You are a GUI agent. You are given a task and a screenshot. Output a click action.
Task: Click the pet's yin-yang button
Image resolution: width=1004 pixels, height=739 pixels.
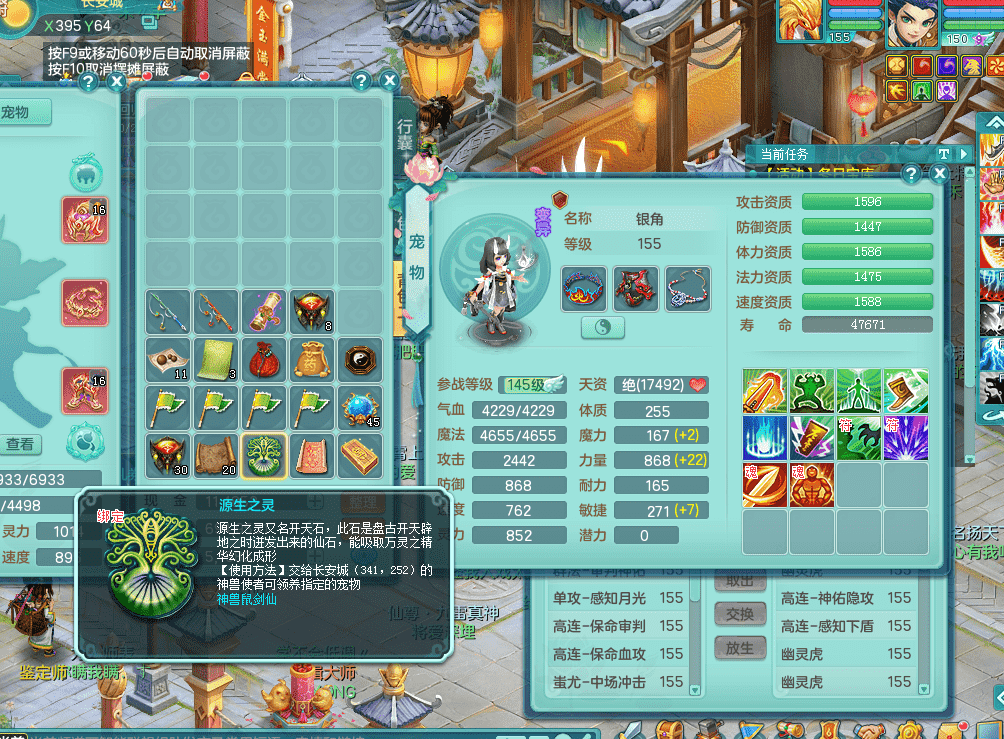tap(602, 327)
